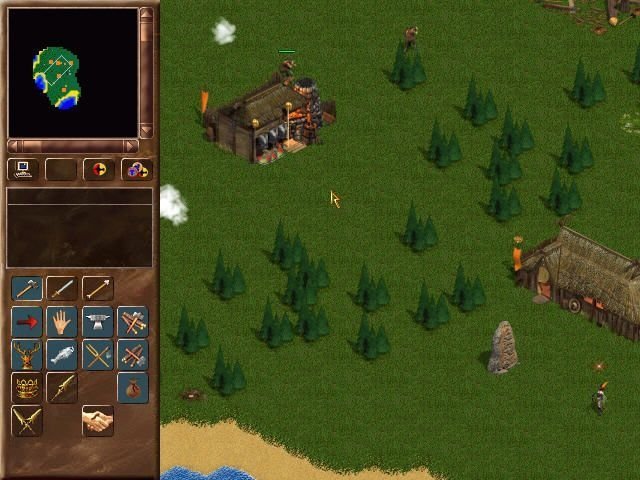Select the sword icon
The height and width of the screenshot is (480, 640).
click(x=62, y=289)
